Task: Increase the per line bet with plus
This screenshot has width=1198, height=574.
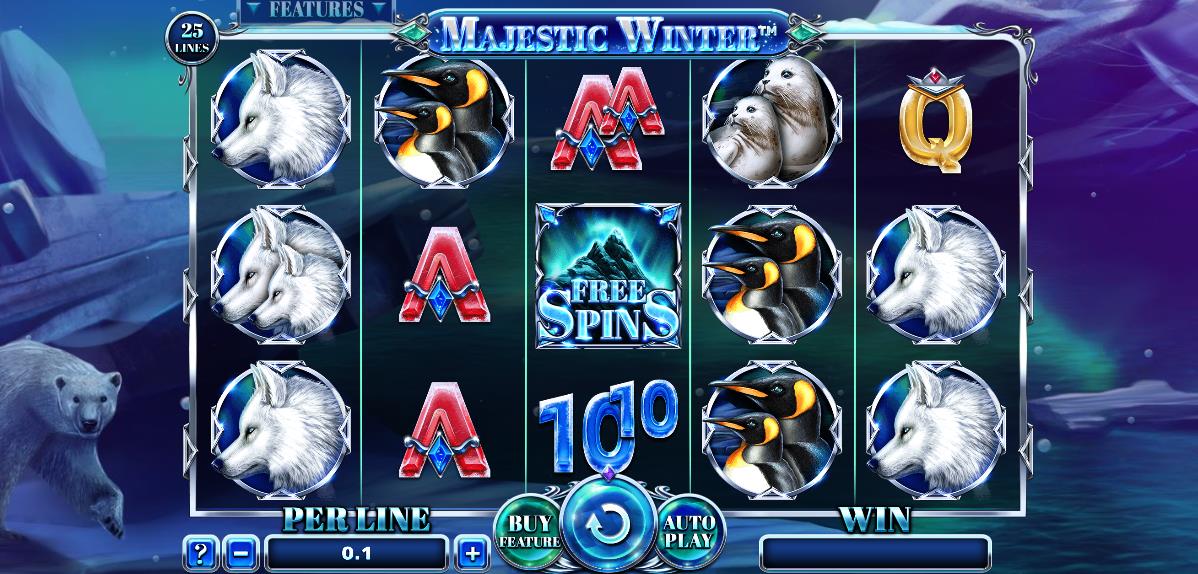Action: click(x=472, y=551)
